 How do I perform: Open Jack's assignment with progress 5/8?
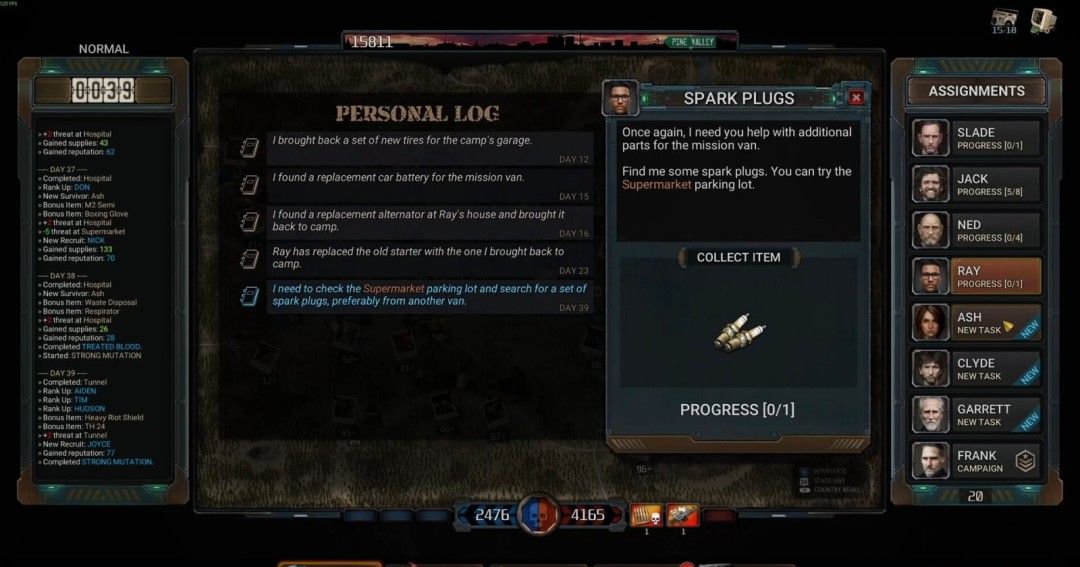(x=976, y=184)
